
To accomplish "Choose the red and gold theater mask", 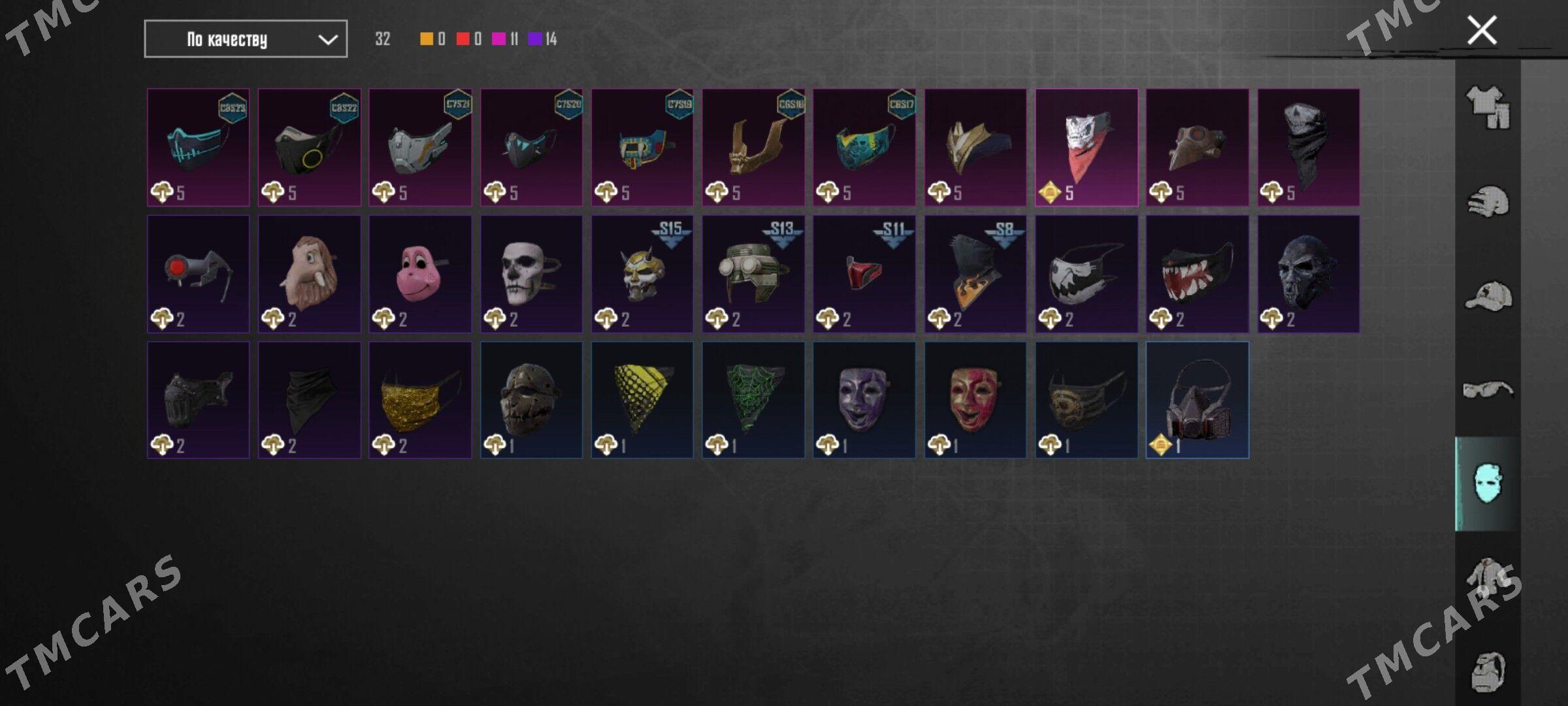I will tap(975, 400).
